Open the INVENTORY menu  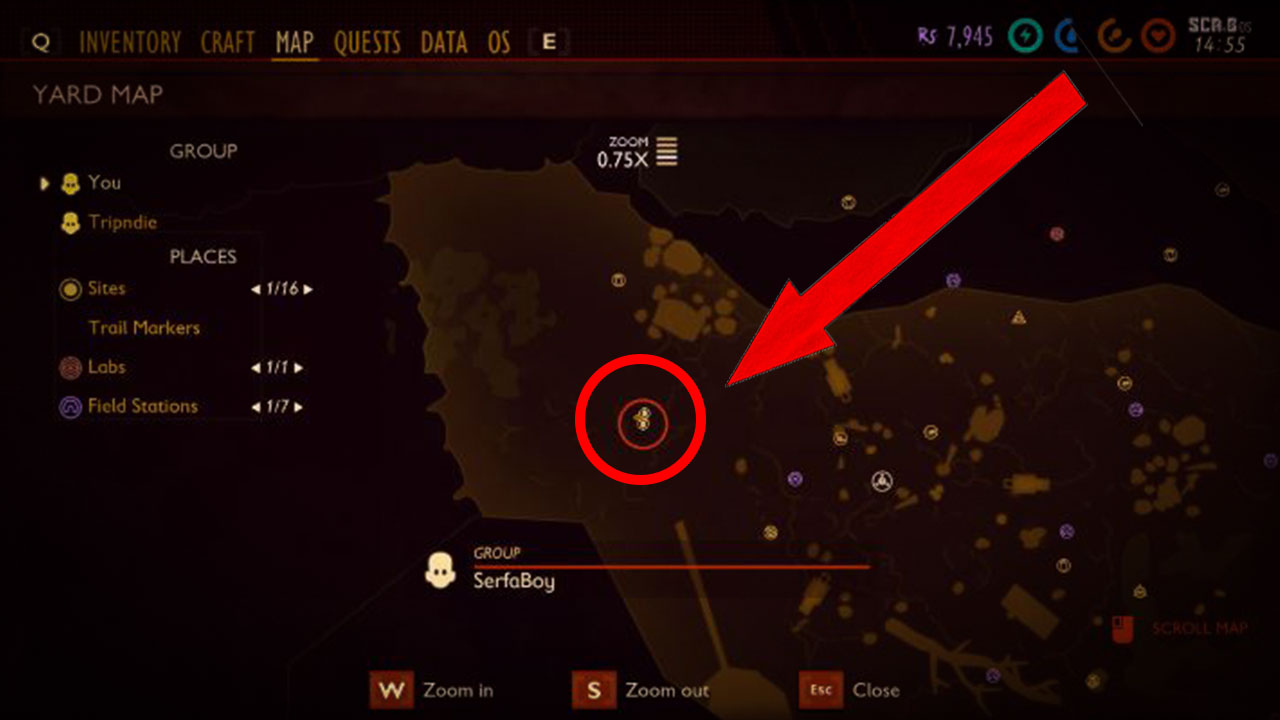[x=130, y=41]
